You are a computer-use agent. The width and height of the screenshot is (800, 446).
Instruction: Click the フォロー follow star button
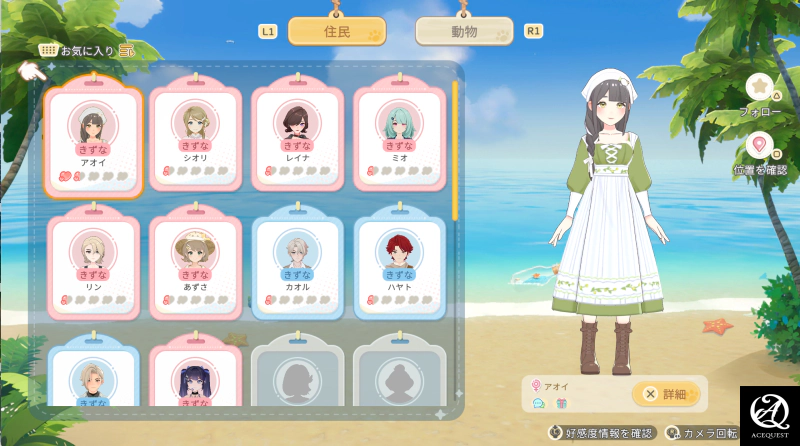tap(760, 88)
